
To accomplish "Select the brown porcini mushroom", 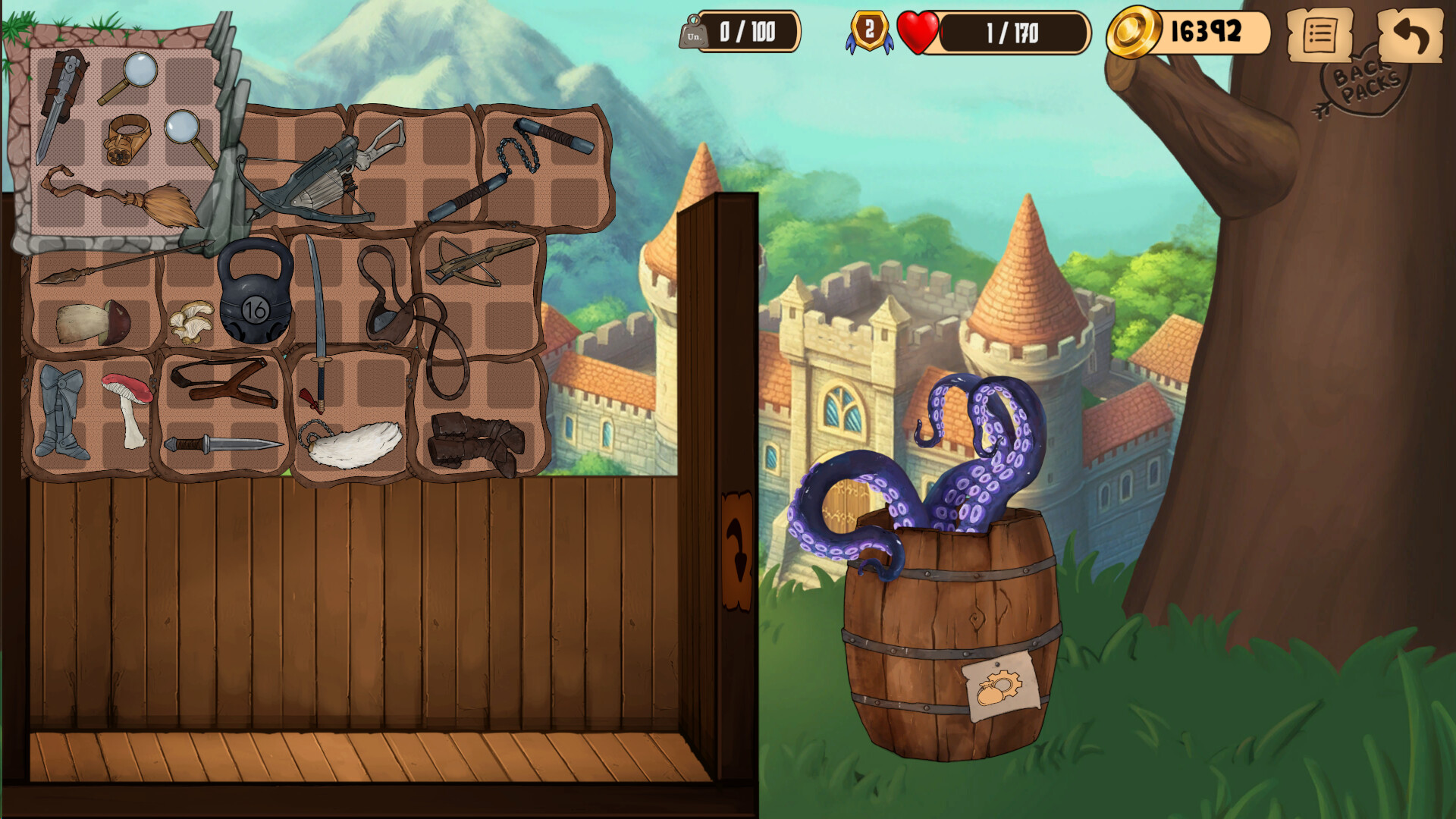I will [93, 322].
